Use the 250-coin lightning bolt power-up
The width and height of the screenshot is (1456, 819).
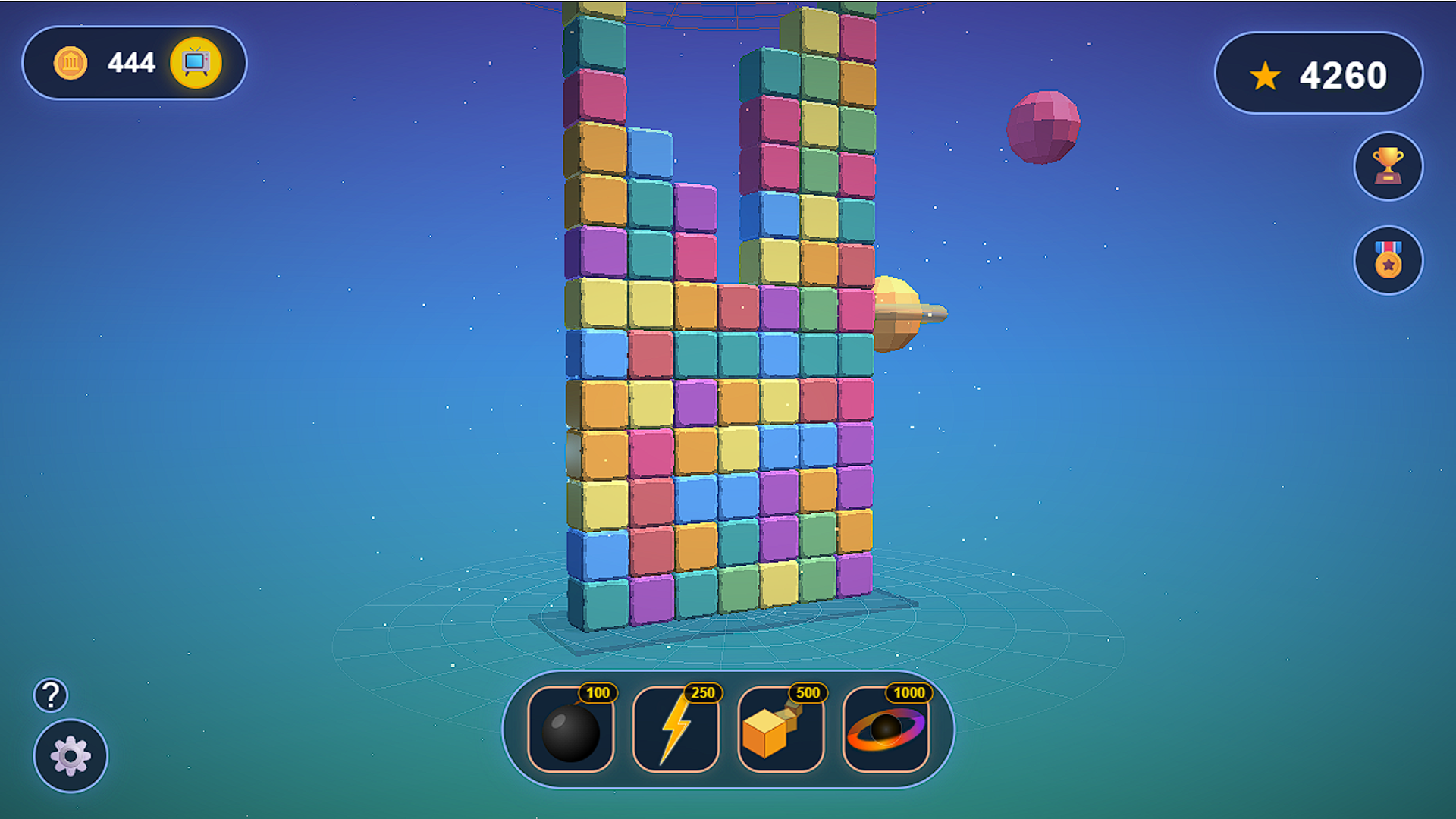[x=676, y=730]
